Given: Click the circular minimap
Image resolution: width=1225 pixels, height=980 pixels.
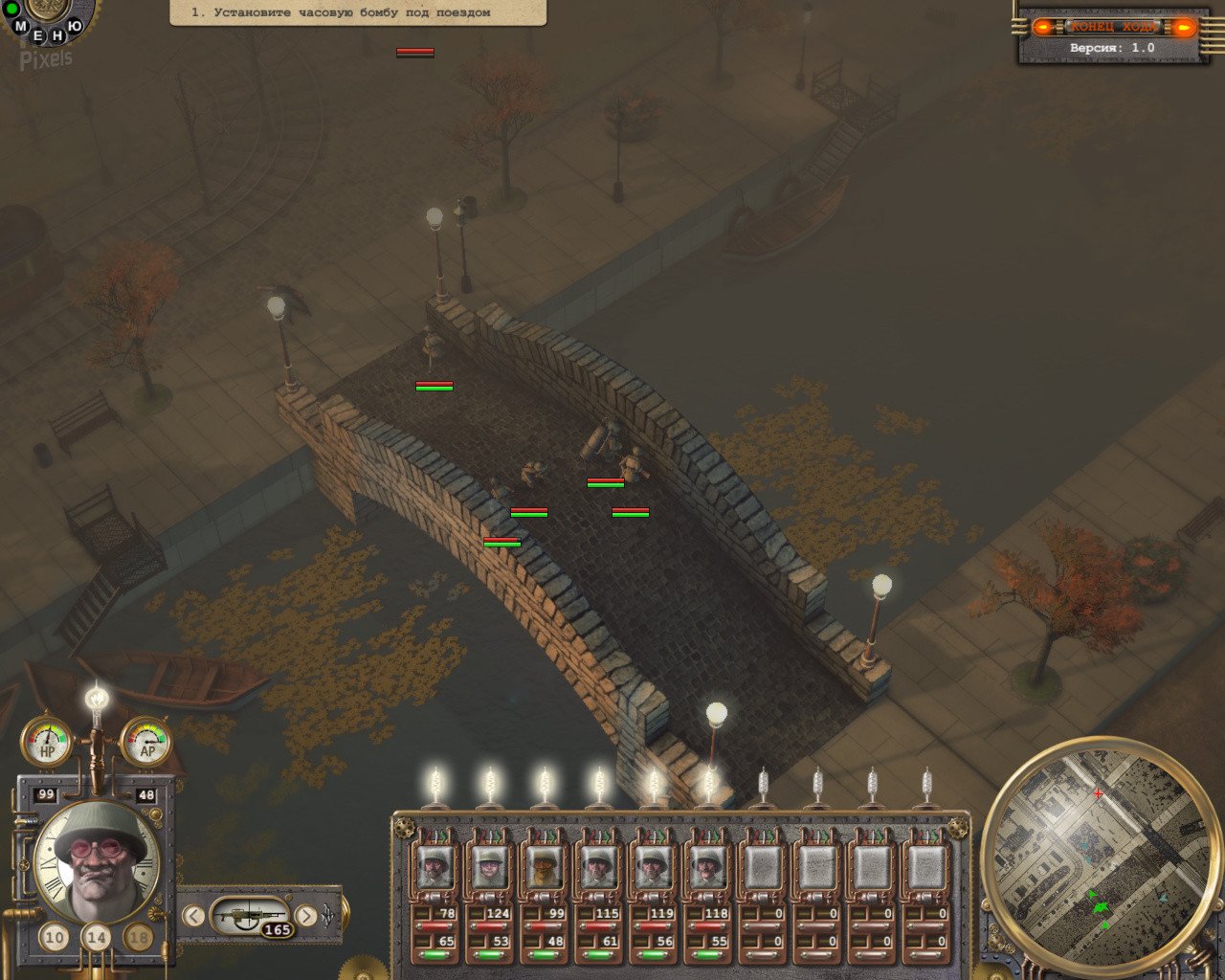Looking at the screenshot, I should 1098,855.
